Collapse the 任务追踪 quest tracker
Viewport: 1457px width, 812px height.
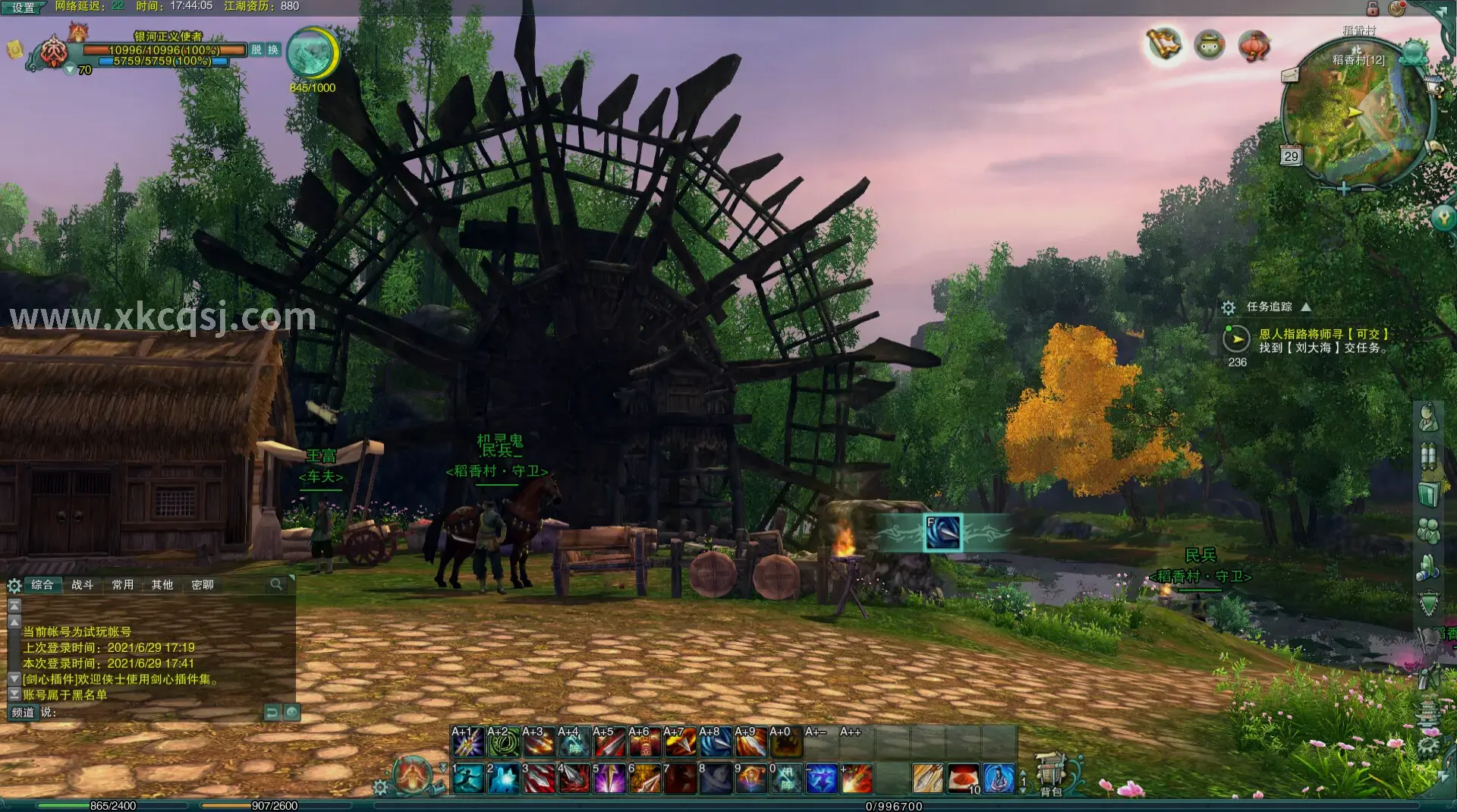1306,307
